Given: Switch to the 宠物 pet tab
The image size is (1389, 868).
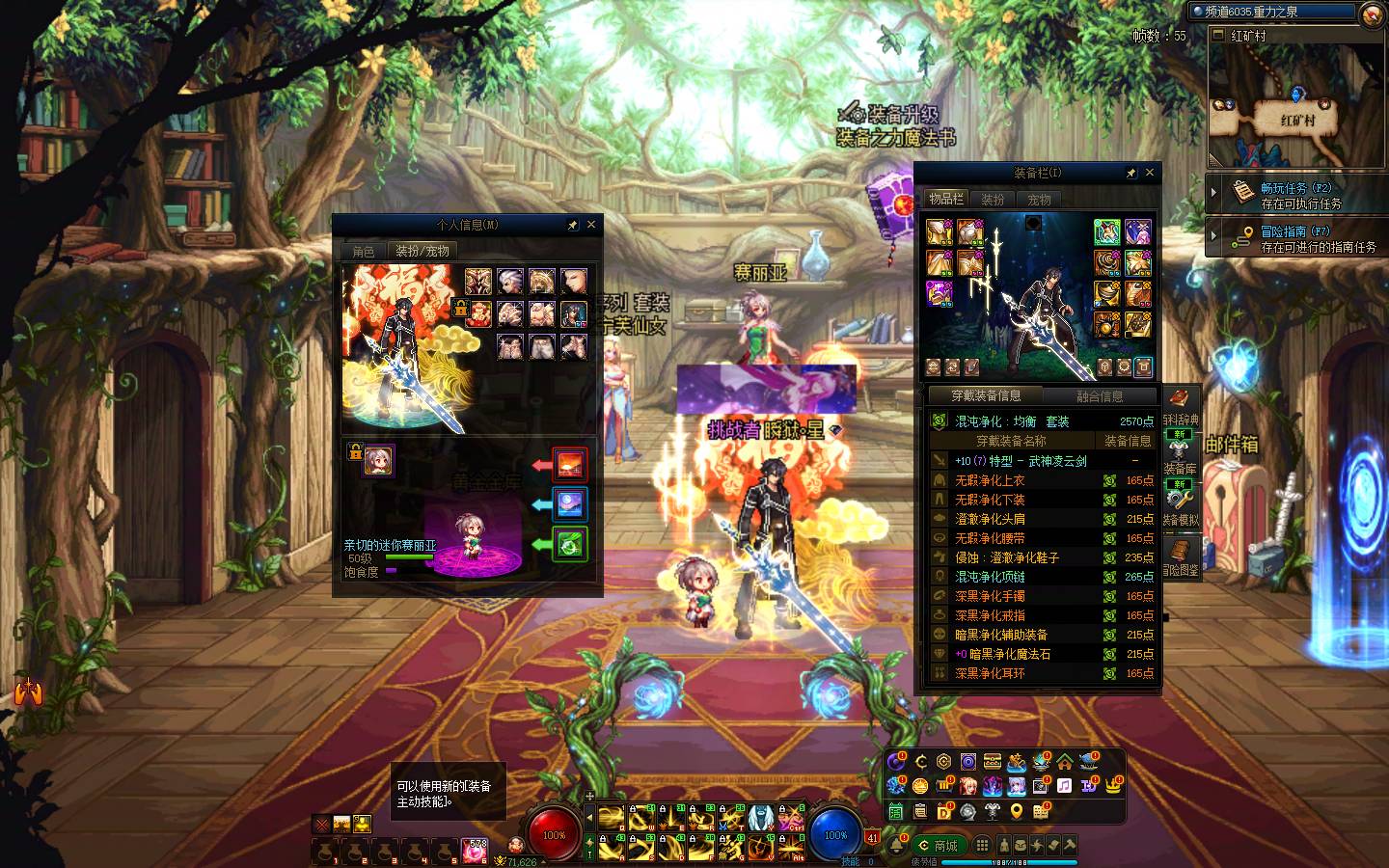Looking at the screenshot, I should 1039,200.
